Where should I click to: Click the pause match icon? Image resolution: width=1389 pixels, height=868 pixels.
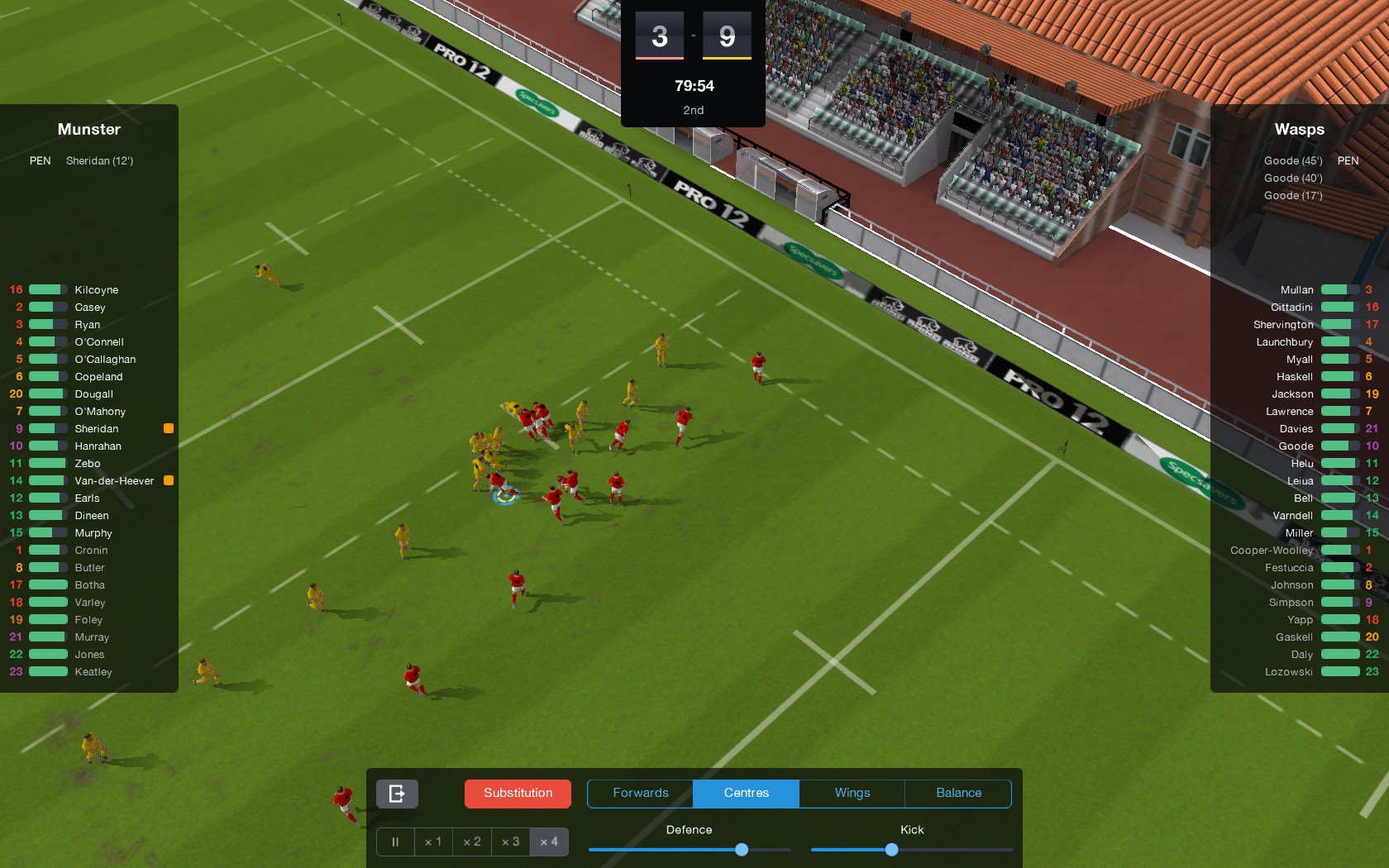point(394,842)
